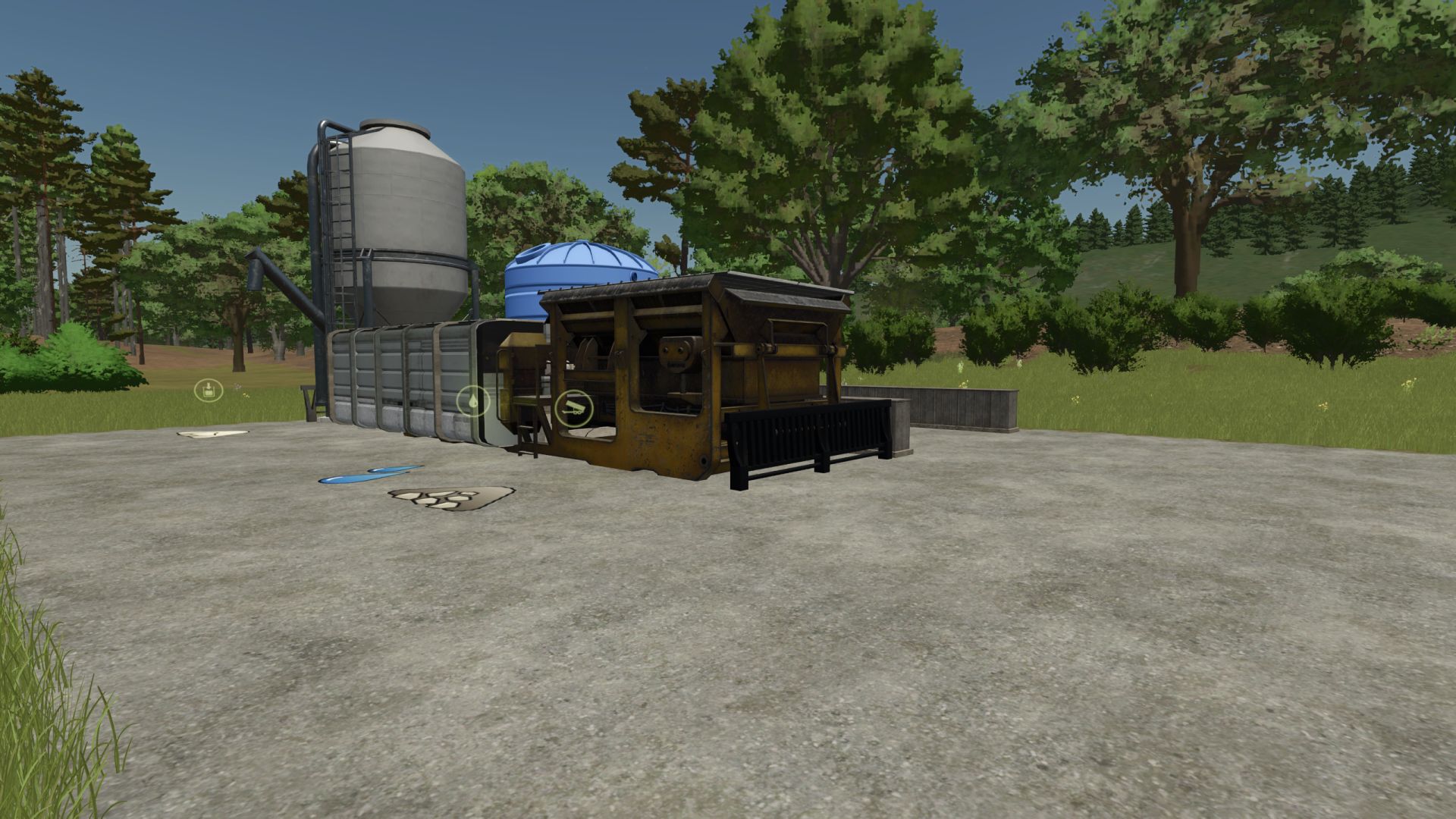Click the water drop marker icon
Screen dimensions: 1456x819
(x=474, y=400)
